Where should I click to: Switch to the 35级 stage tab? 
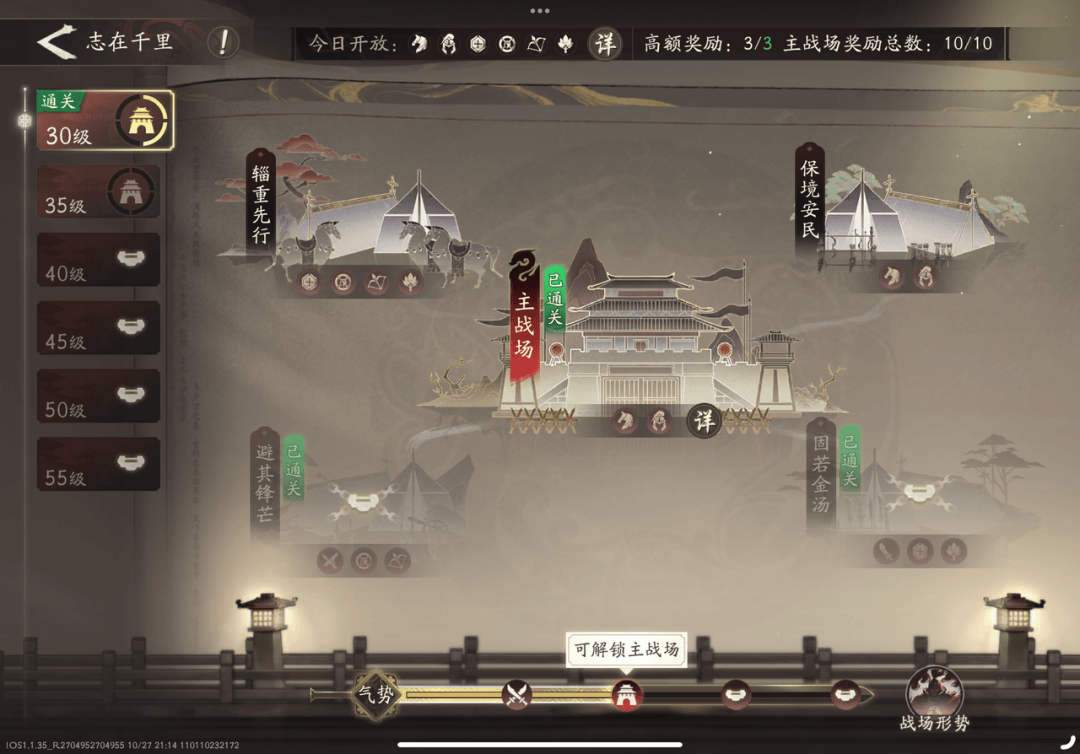(98, 191)
